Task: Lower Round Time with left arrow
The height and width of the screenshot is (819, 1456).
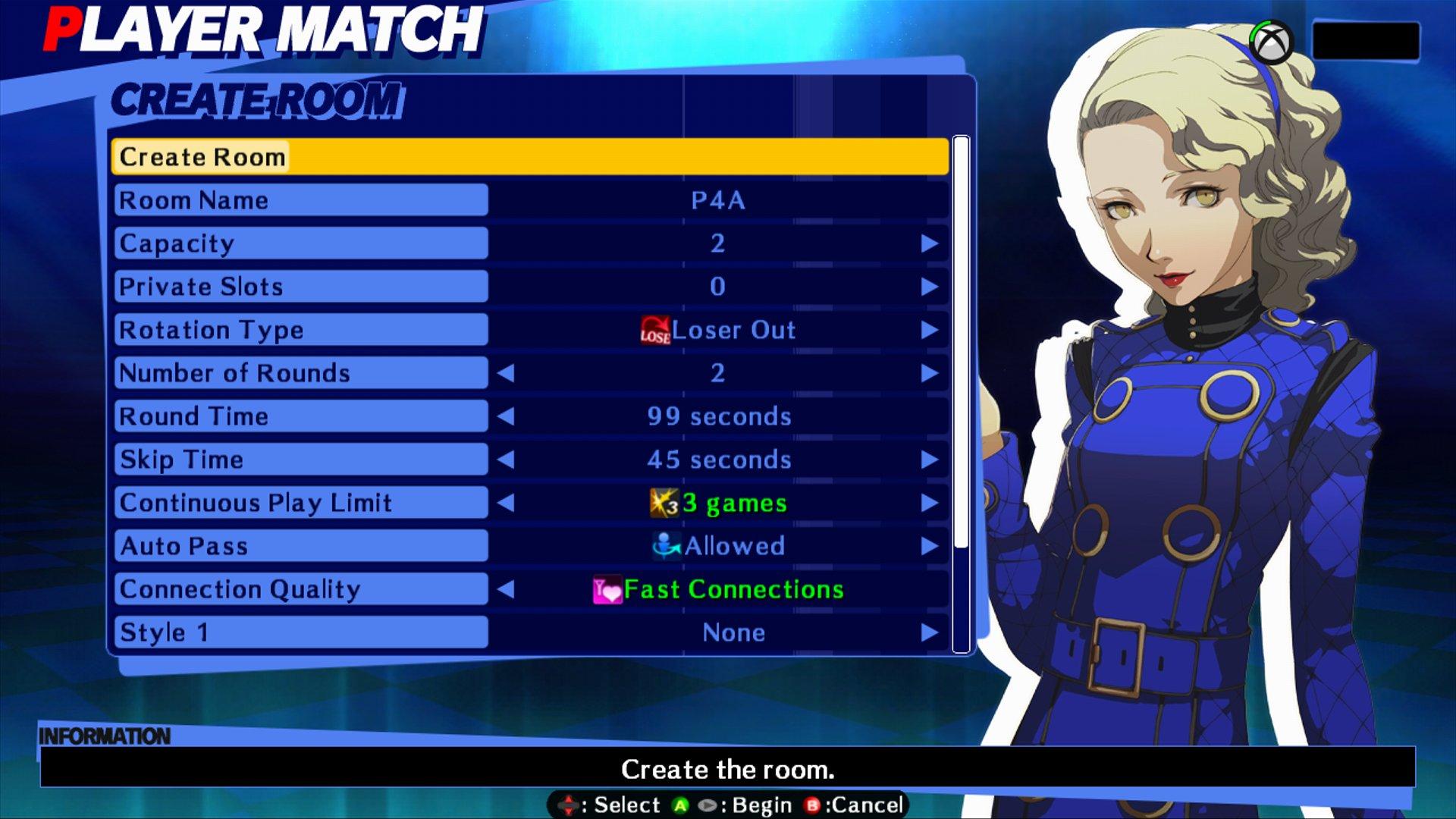Action: coord(506,416)
